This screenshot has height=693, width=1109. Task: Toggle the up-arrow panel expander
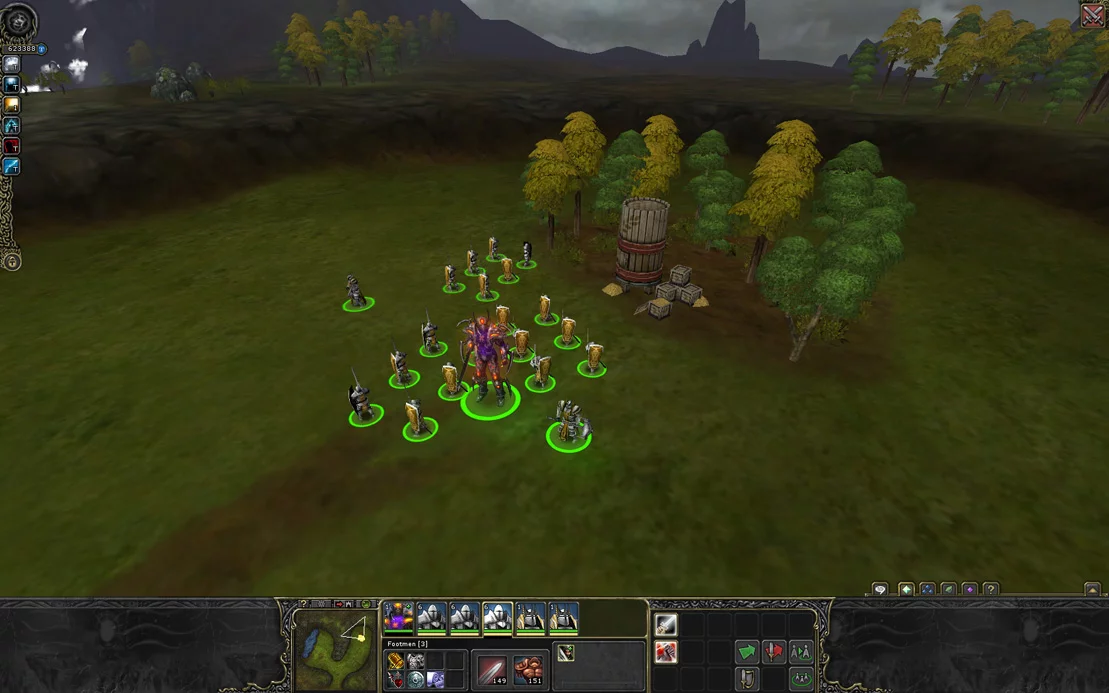pos(1092,590)
